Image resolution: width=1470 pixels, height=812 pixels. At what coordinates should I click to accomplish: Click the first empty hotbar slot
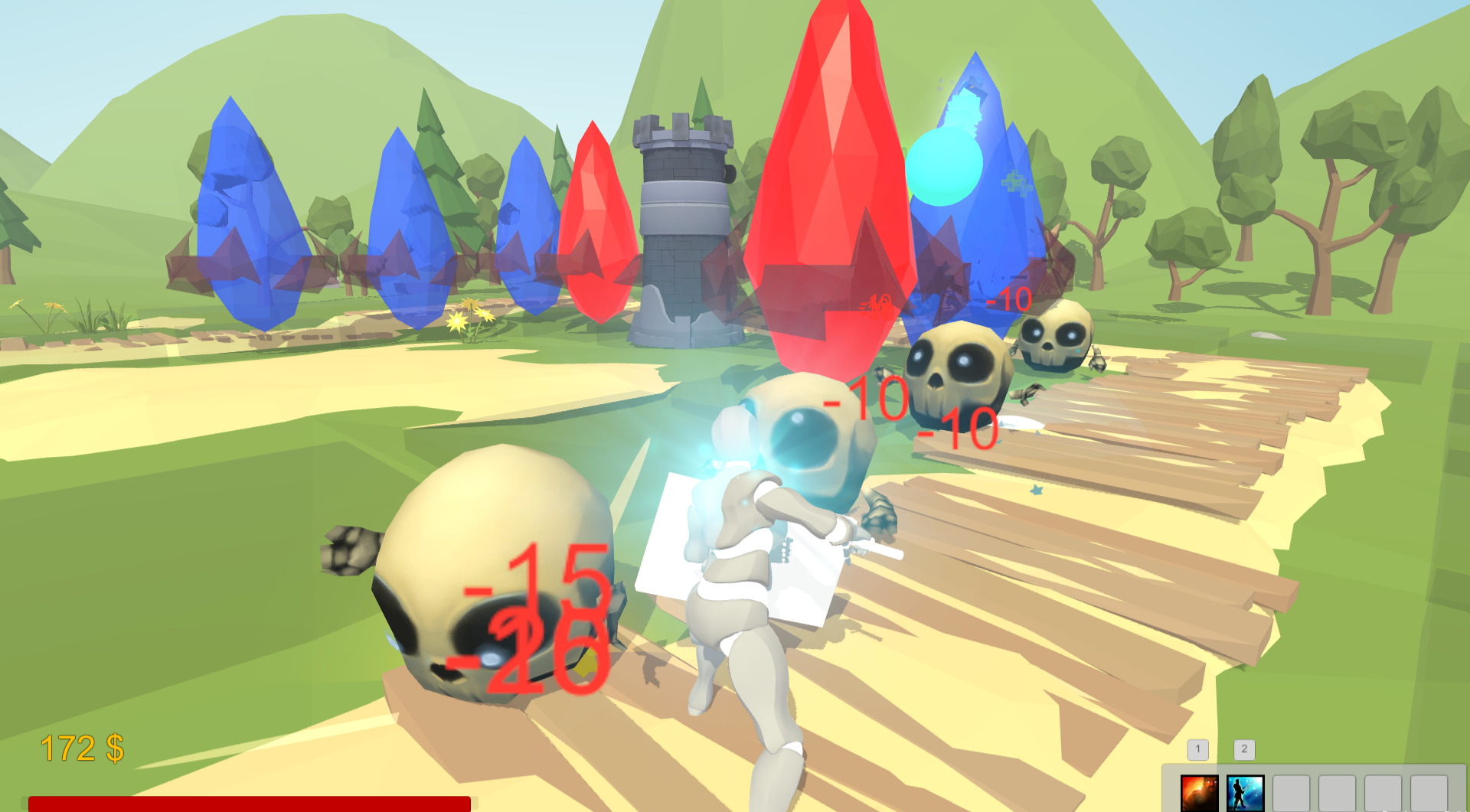point(1292,794)
